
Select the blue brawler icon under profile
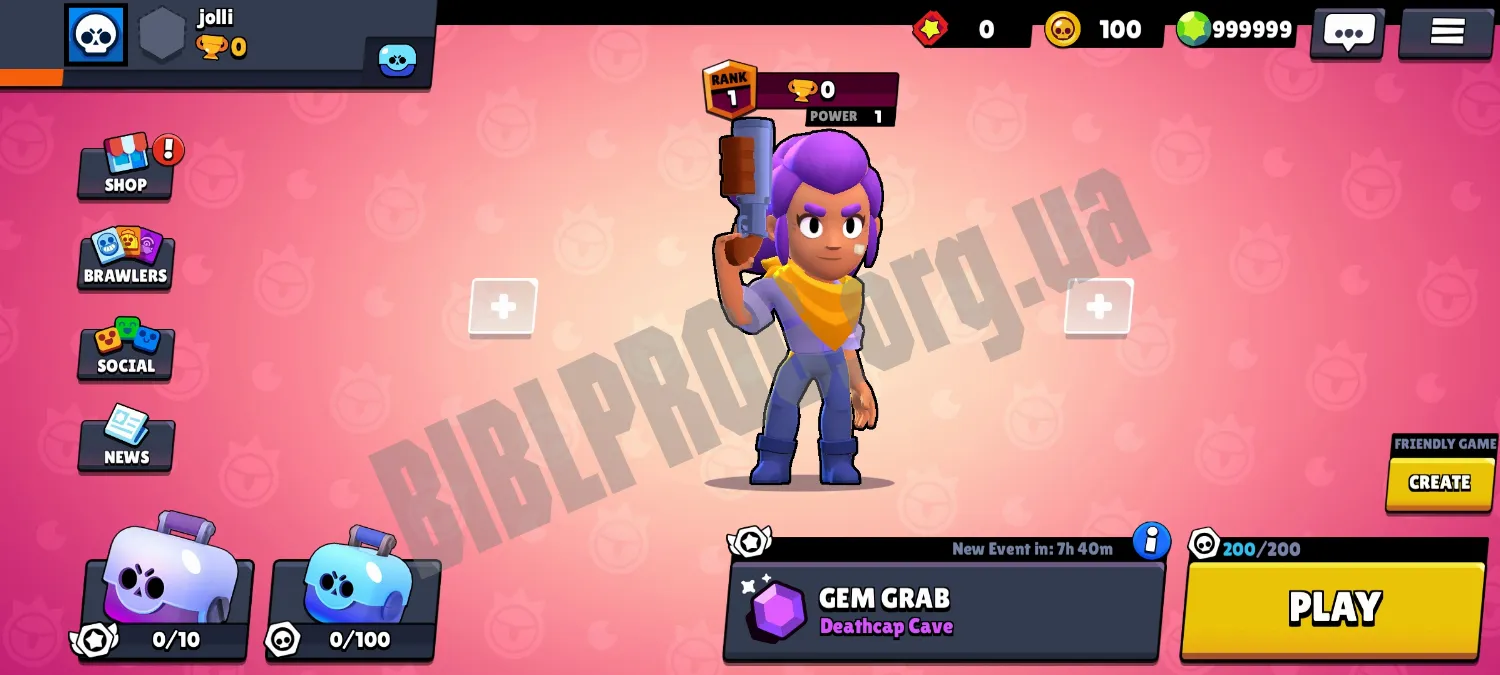point(397,60)
